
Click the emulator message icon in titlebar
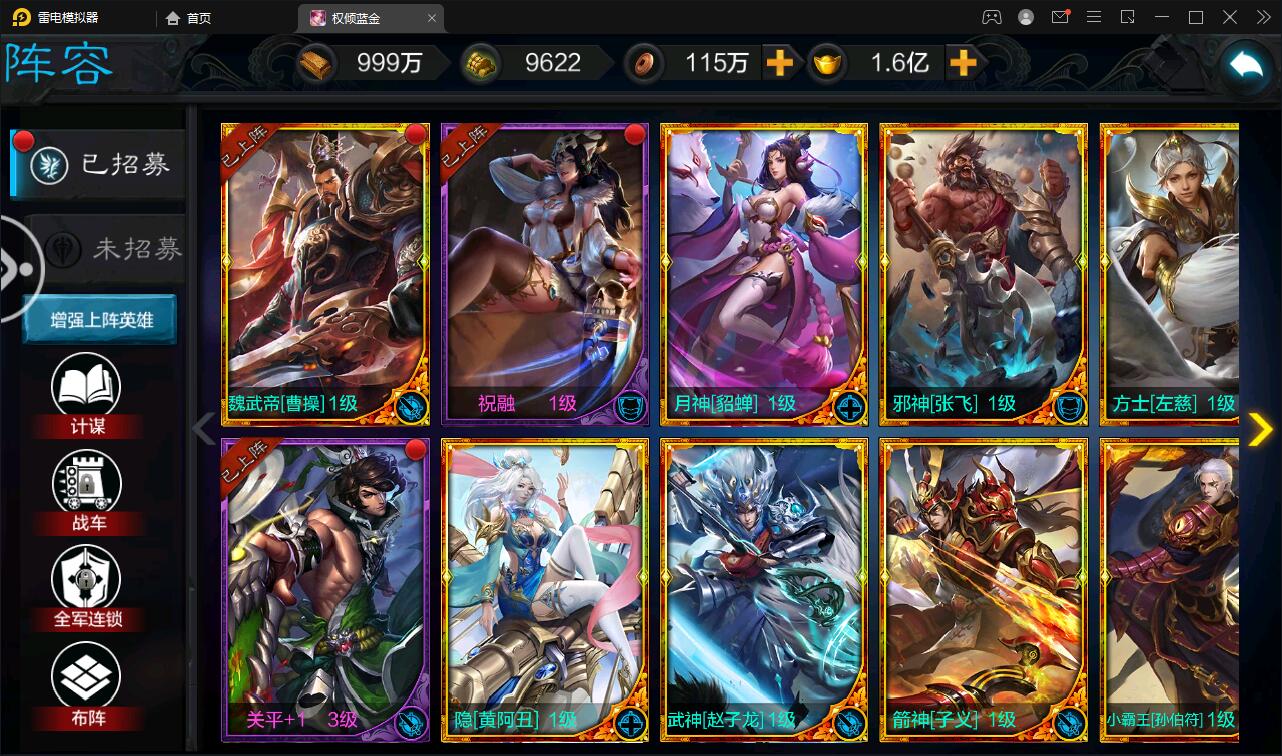(1062, 17)
